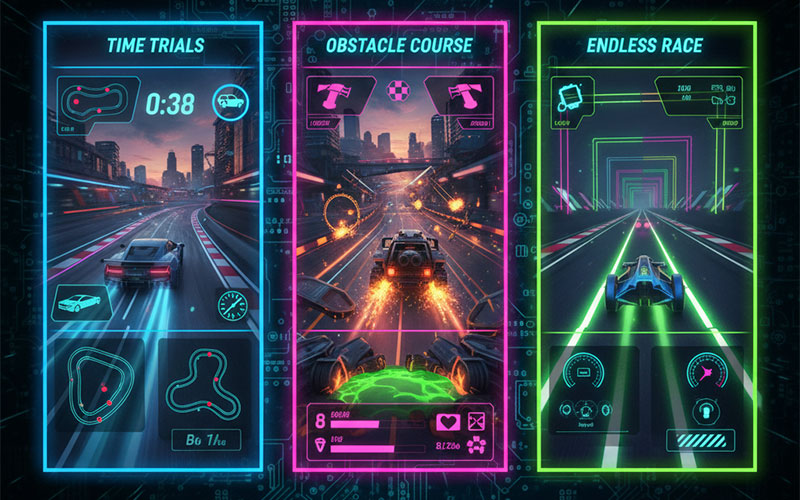
Task: Choose the Obstacle Course mode title
Action: coord(400,46)
